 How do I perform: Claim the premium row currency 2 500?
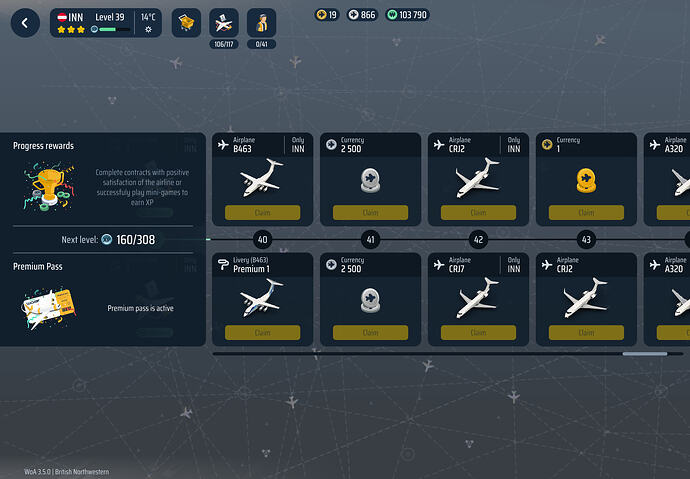pyautogui.click(x=370, y=332)
